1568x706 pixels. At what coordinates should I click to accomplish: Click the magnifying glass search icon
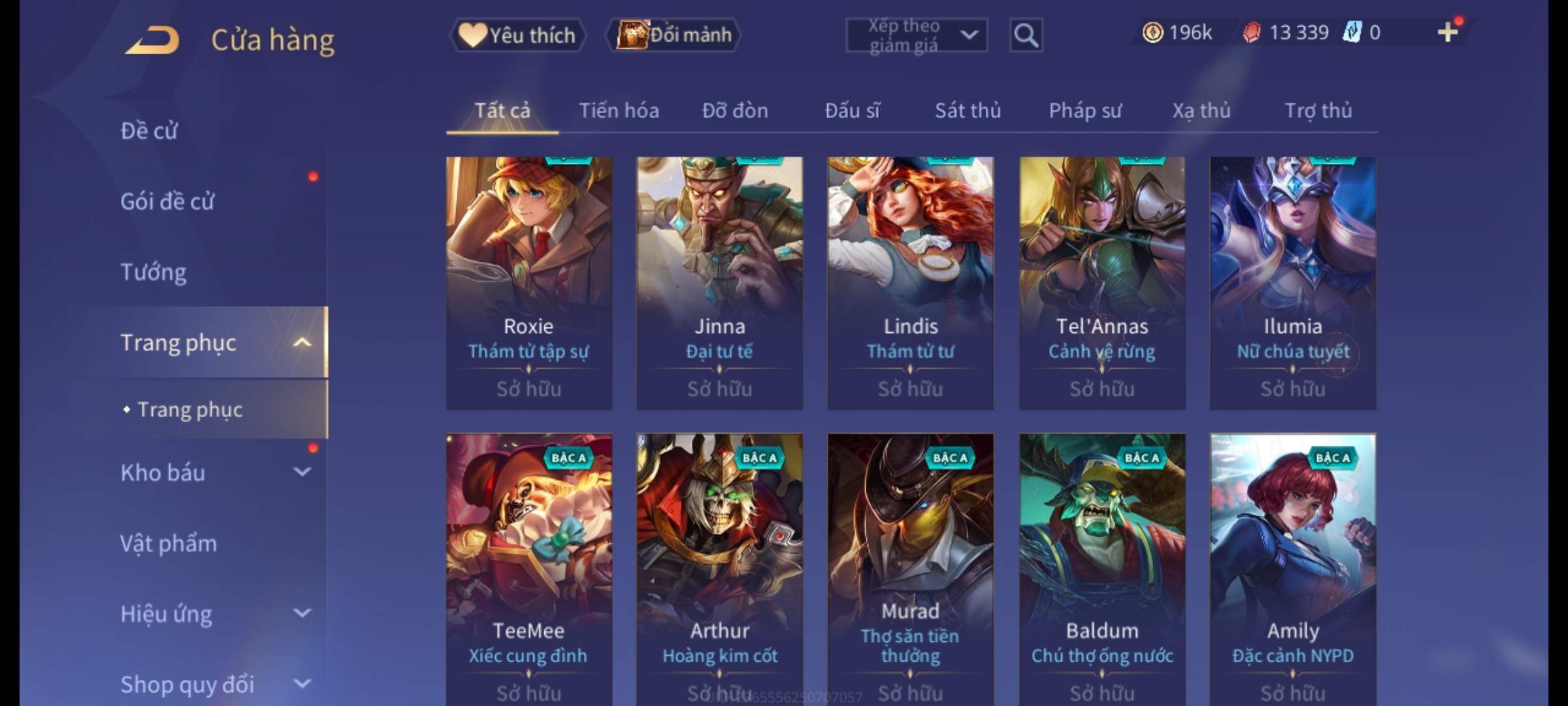click(x=1026, y=35)
